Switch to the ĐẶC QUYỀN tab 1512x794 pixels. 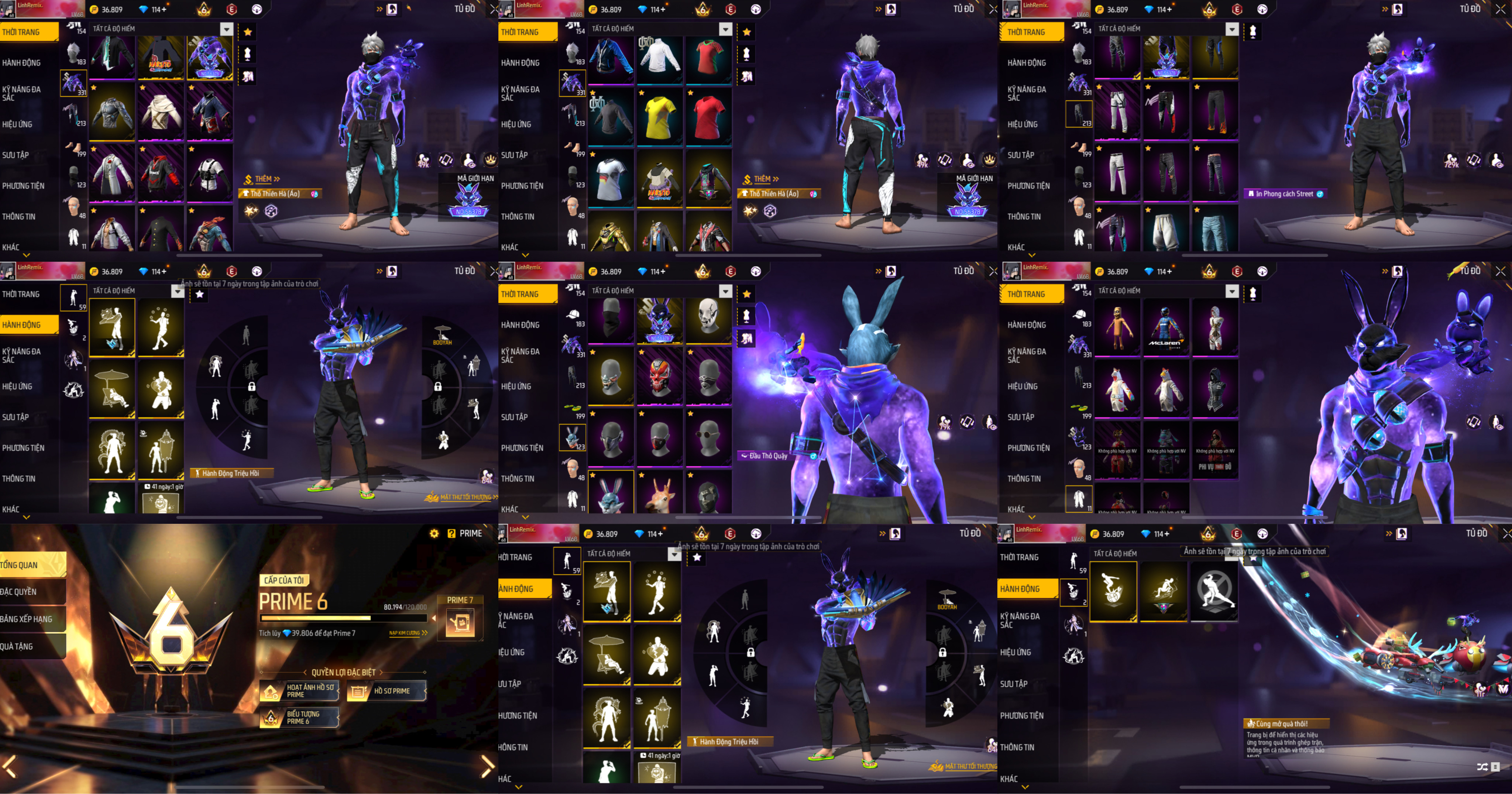click(x=30, y=592)
